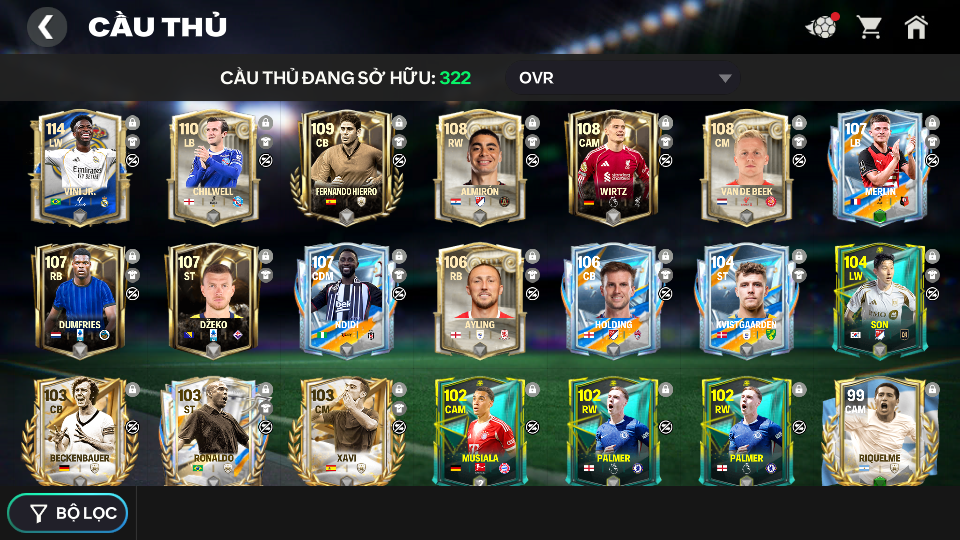Go back using the arrow button
Screen dimensions: 960x540
click(46, 27)
